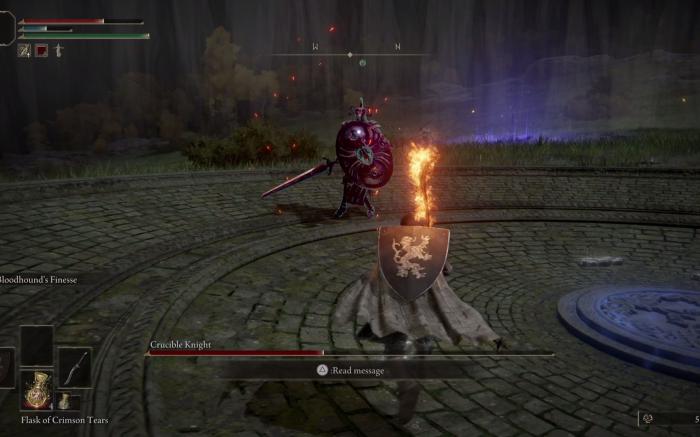Select the shield left-hand armament slot
The image size is (700, 437).
click(6, 367)
